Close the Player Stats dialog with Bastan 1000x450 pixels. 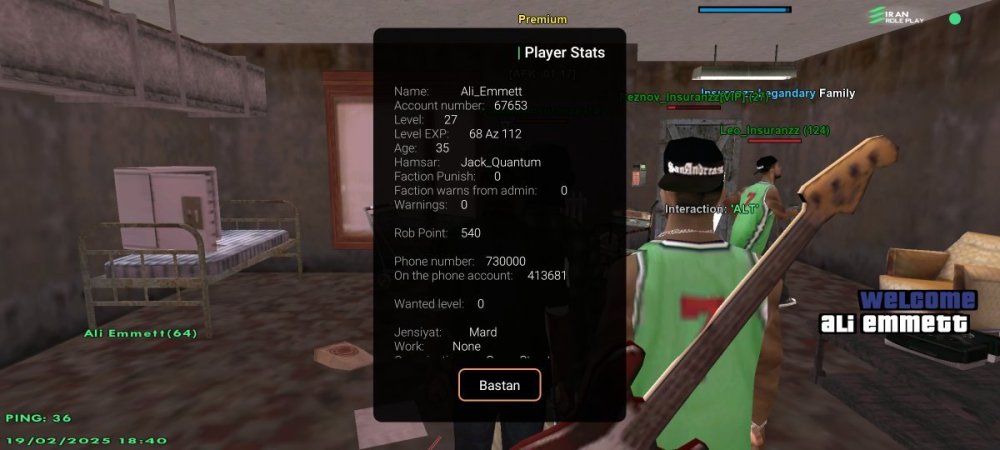click(499, 385)
